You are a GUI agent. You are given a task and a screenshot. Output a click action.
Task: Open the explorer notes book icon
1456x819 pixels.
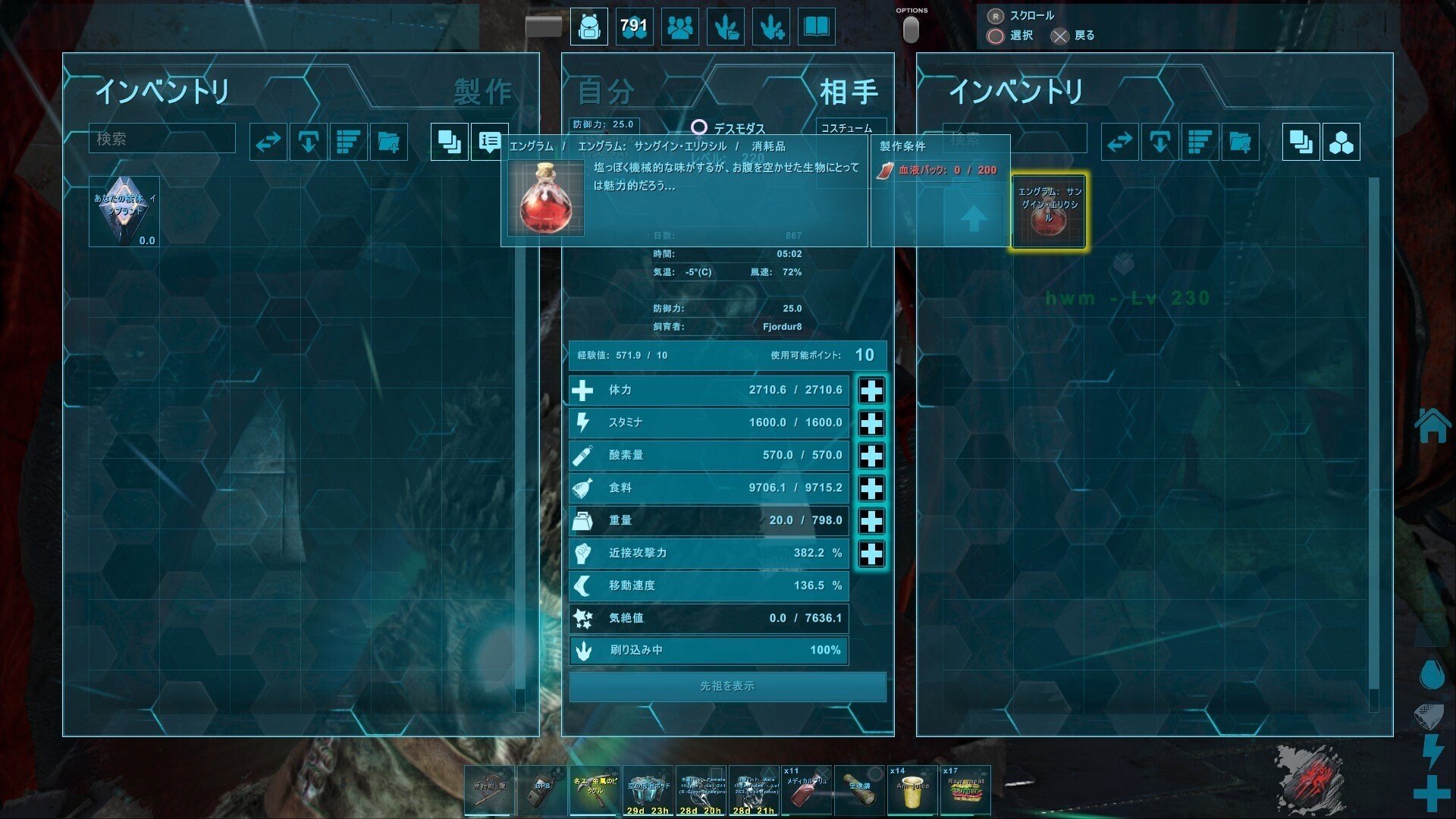pyautogui.click(x=815, y=27)
